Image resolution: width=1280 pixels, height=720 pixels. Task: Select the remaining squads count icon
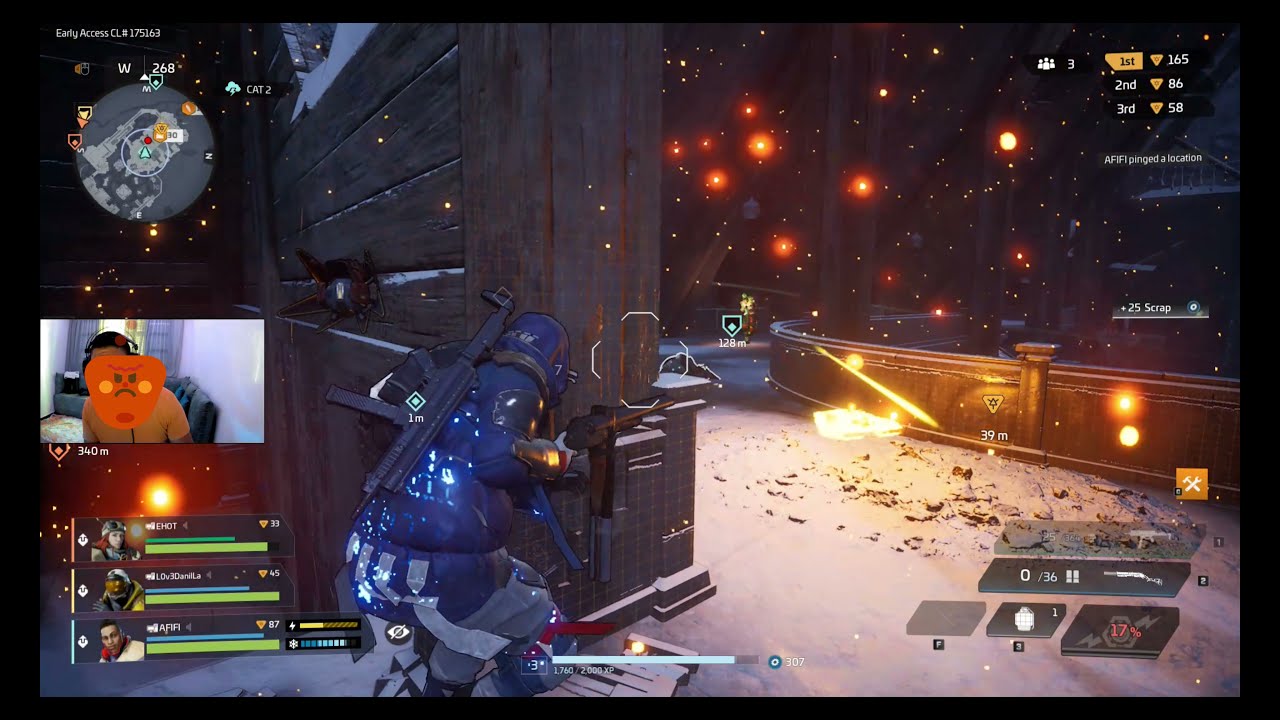click(1047, 64)
